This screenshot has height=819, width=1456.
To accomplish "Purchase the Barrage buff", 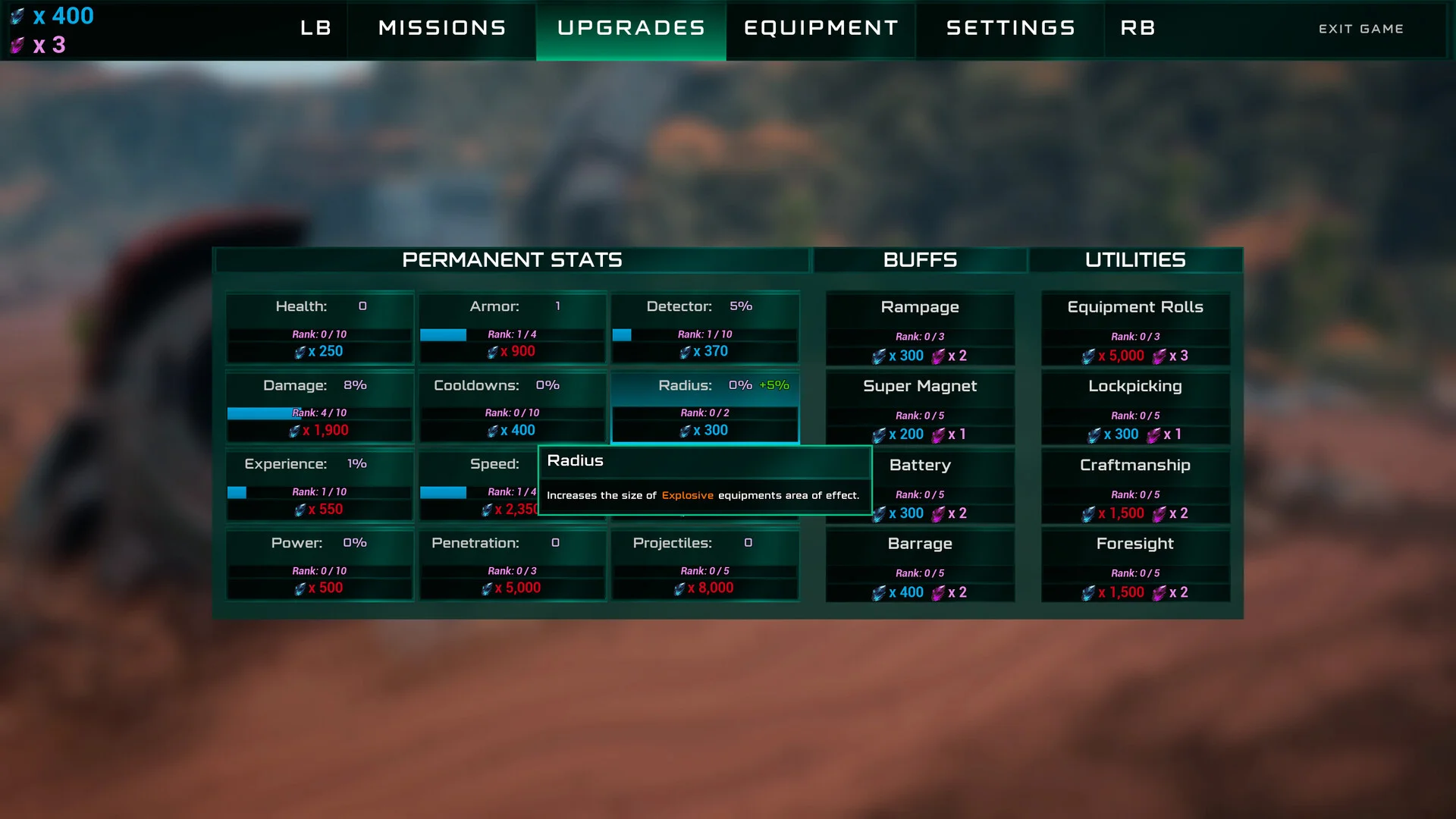I will (920, 566).
